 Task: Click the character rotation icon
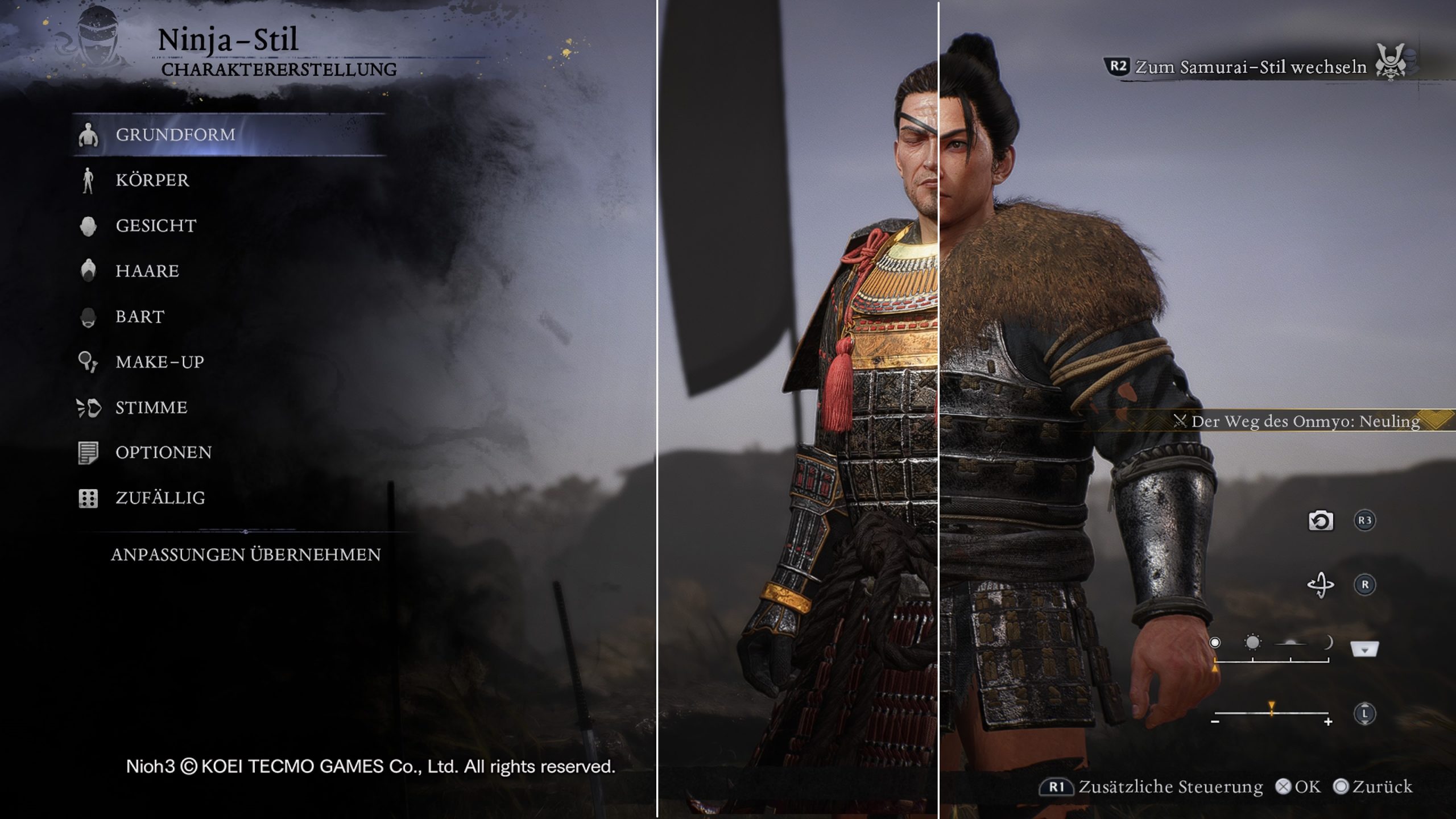(1320, 585)
